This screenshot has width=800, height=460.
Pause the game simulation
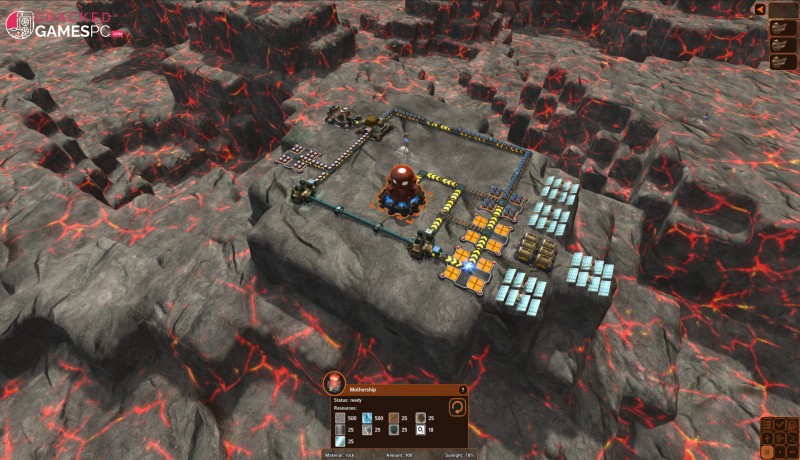767,452
